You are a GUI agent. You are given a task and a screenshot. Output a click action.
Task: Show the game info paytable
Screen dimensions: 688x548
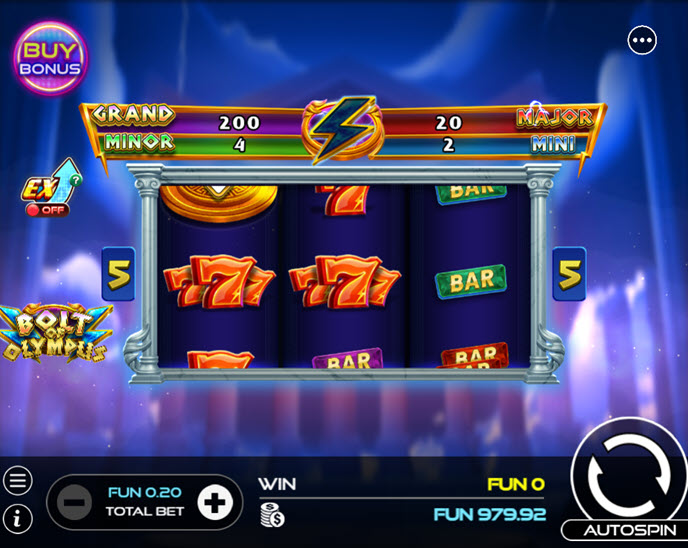[18, 517]
